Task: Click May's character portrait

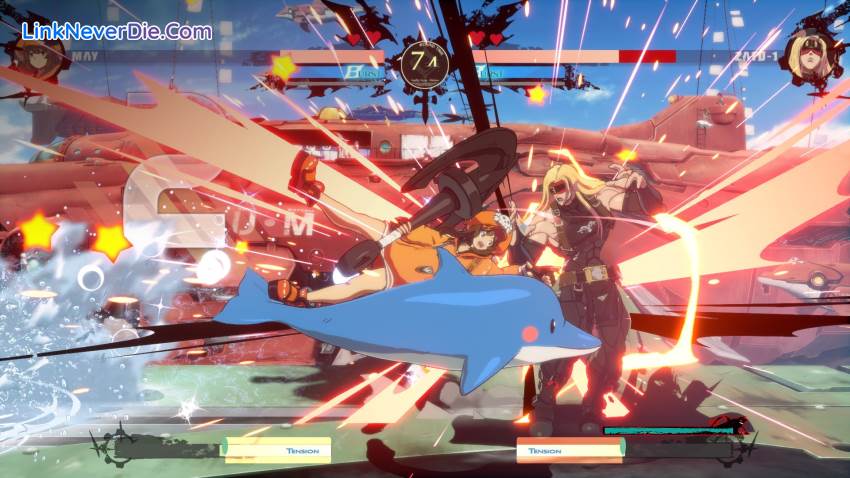Action: tap(38, 58)
